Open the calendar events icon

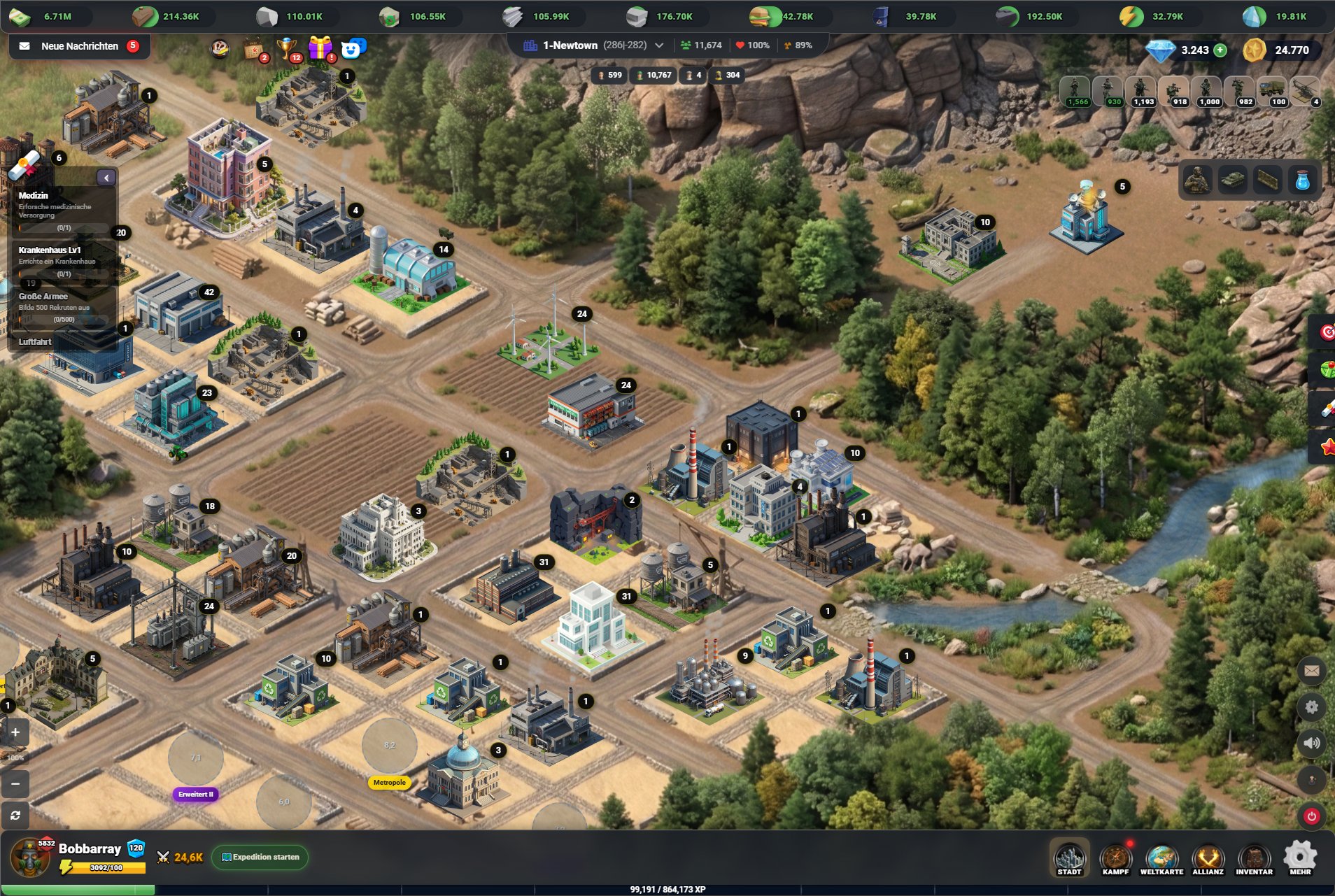click(x=253, y=49)
